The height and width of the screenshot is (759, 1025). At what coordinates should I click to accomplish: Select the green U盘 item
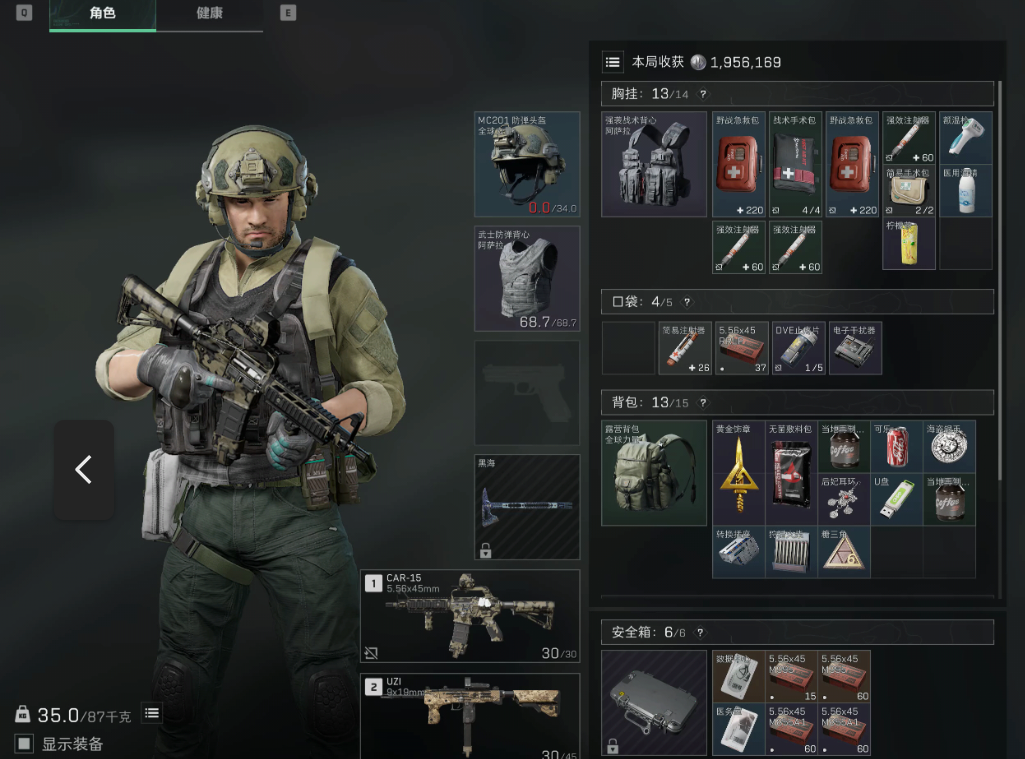pyautogui.click(x=897, y=500)
